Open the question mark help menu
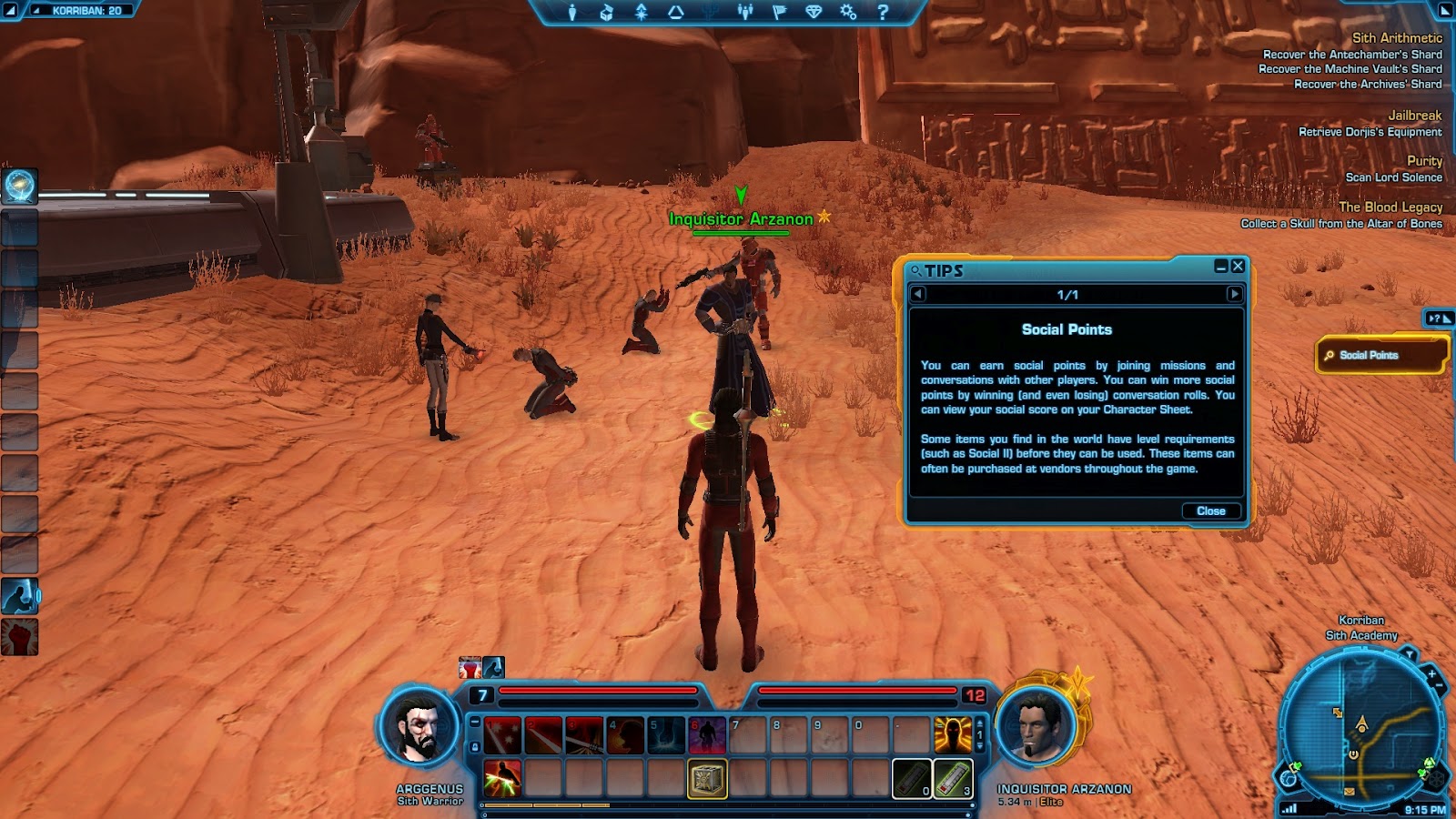Screen dimensions: 1456x819 click(882, 12)
